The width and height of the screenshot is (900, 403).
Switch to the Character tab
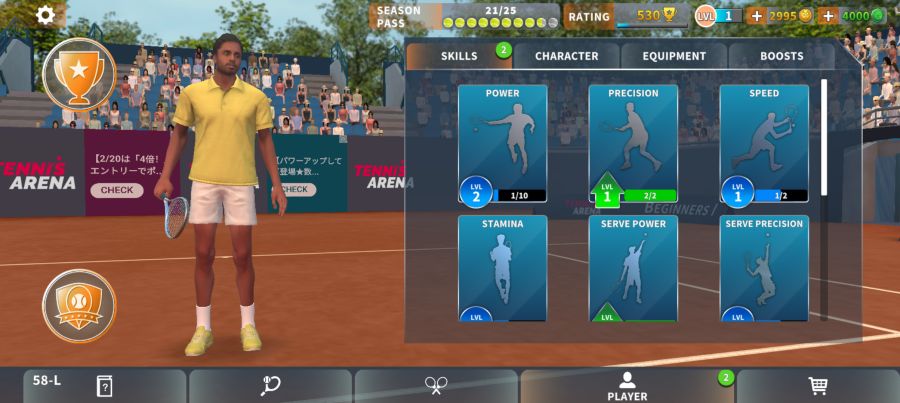pos(566,56)
